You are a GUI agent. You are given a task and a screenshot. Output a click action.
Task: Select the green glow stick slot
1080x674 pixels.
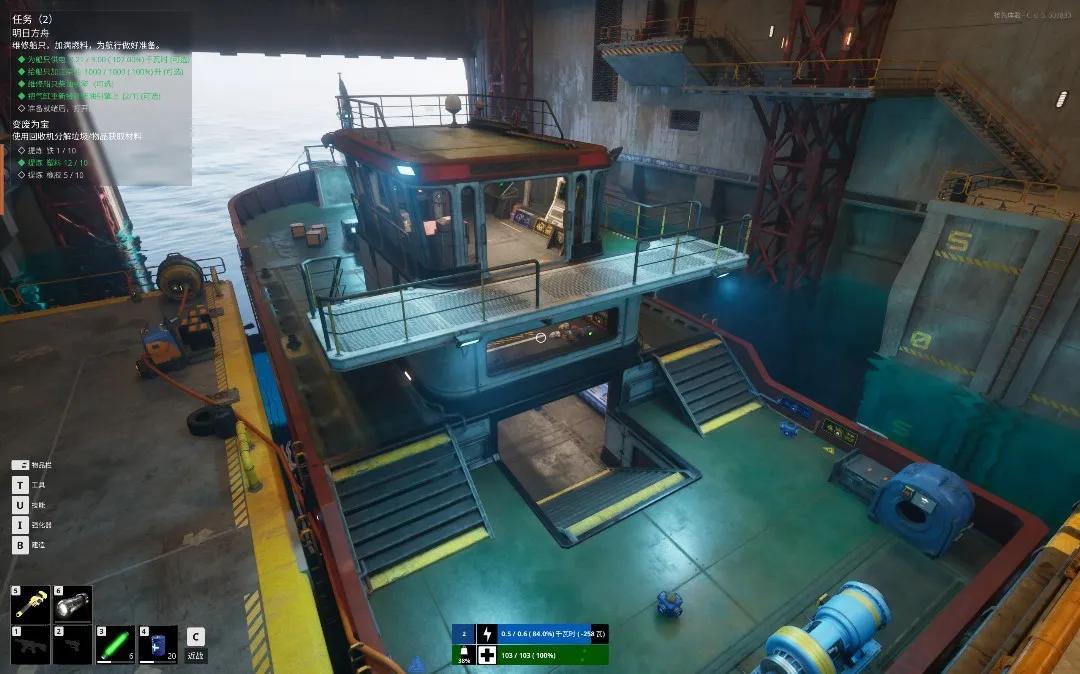115,645
